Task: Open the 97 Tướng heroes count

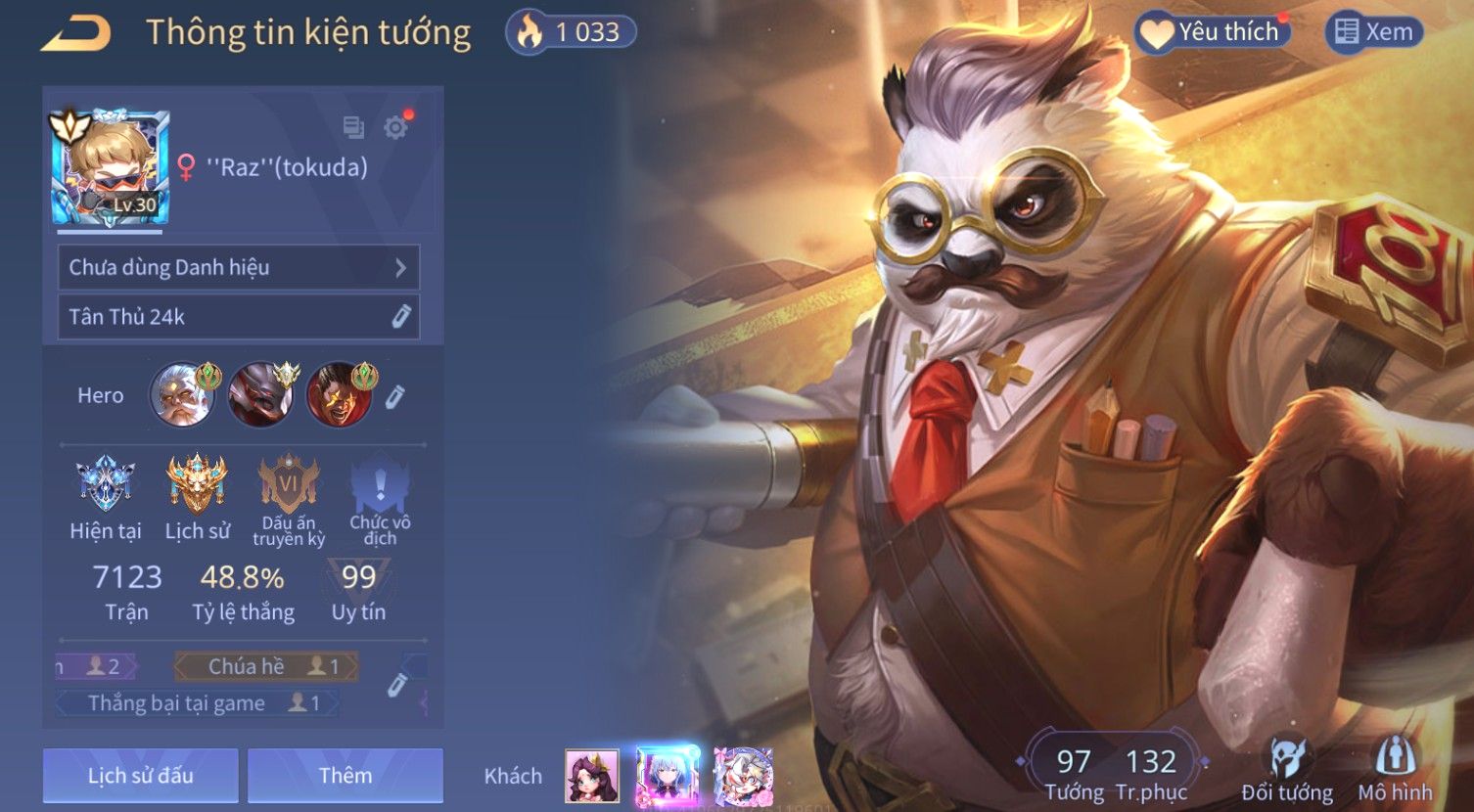Action: pyautogui.click(x=1074, y=773)
